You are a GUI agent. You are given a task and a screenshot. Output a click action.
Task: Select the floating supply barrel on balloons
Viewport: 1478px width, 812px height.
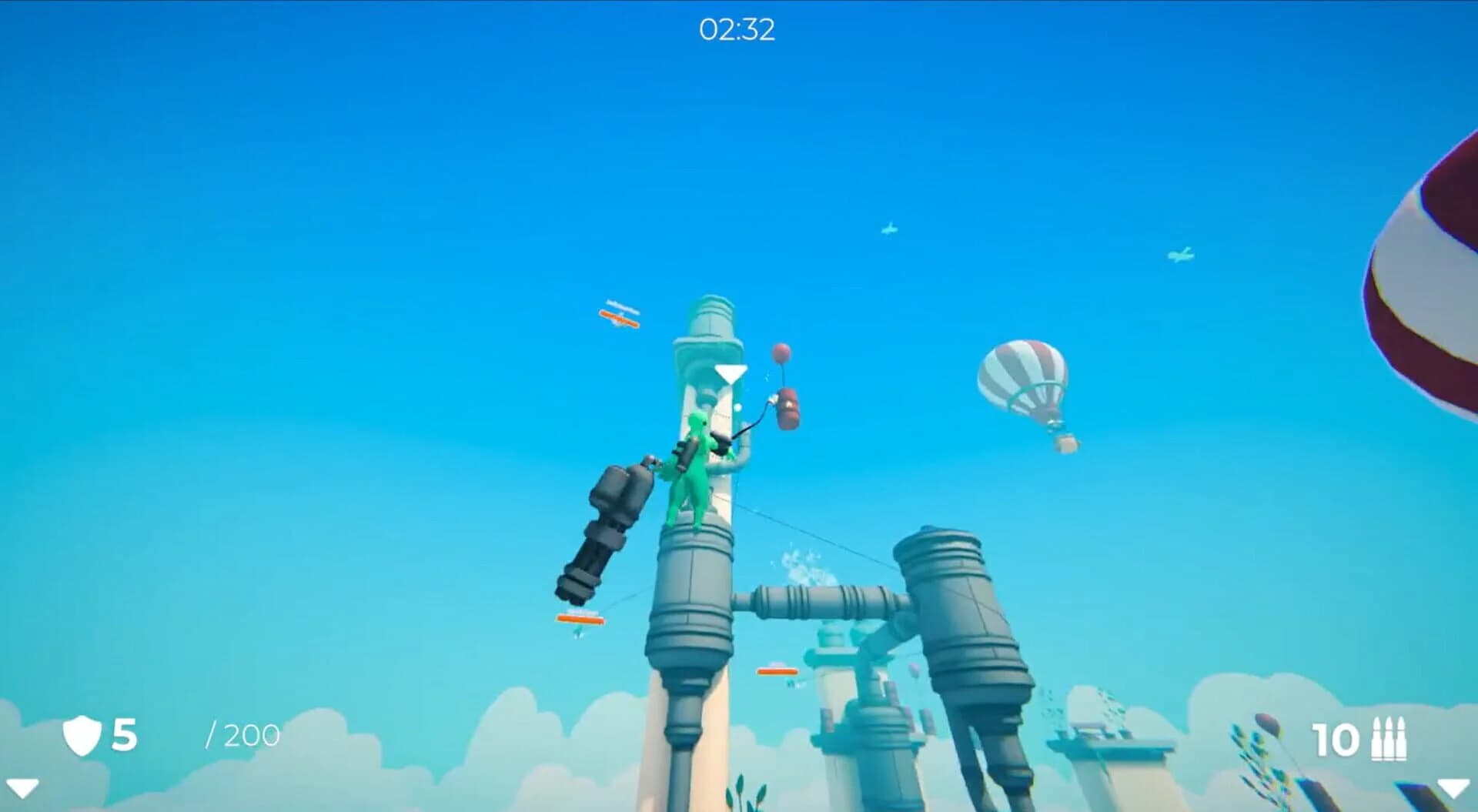[787, 408]
